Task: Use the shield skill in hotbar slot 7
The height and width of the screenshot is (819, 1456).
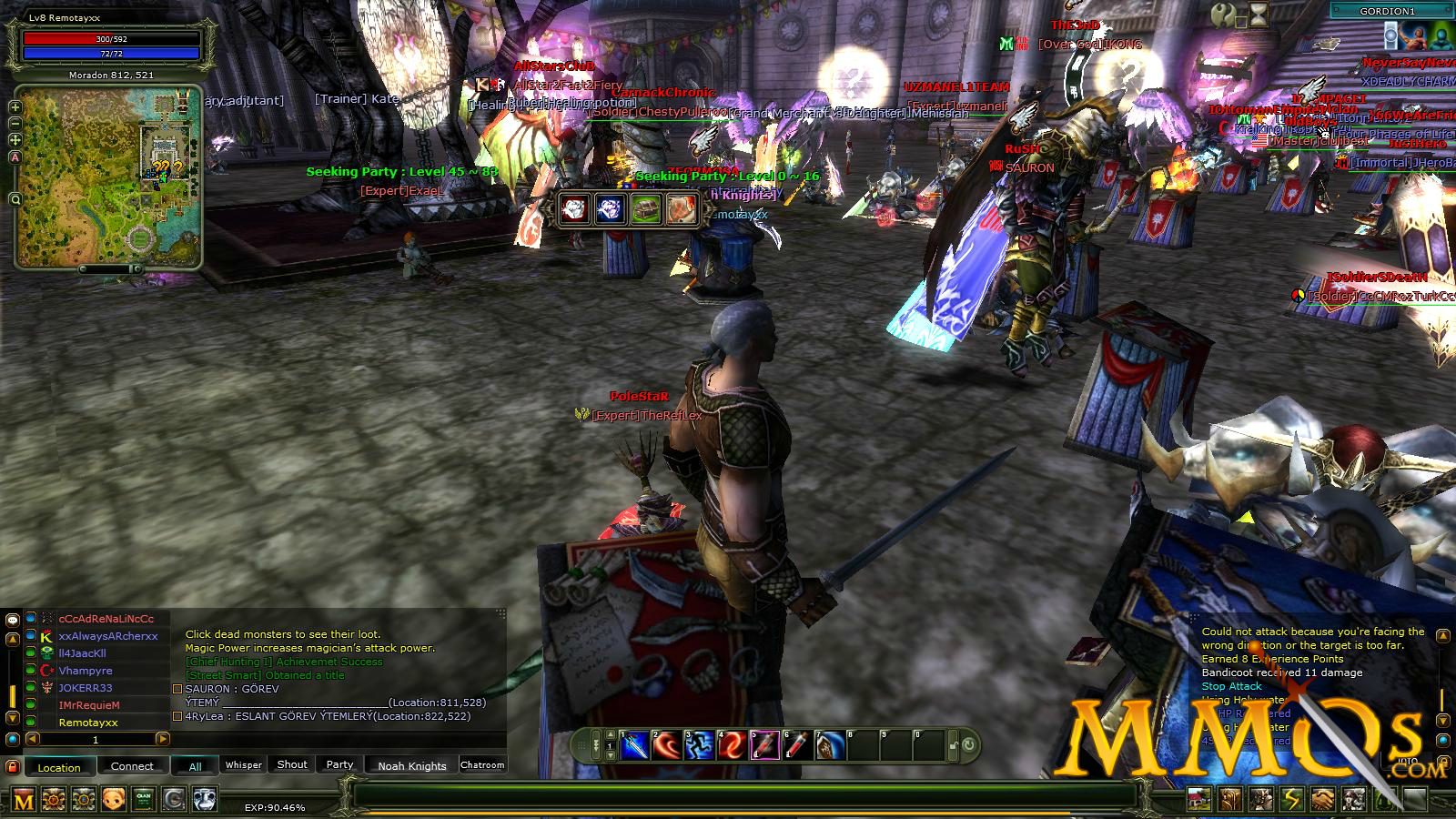Action: (829, 746)
